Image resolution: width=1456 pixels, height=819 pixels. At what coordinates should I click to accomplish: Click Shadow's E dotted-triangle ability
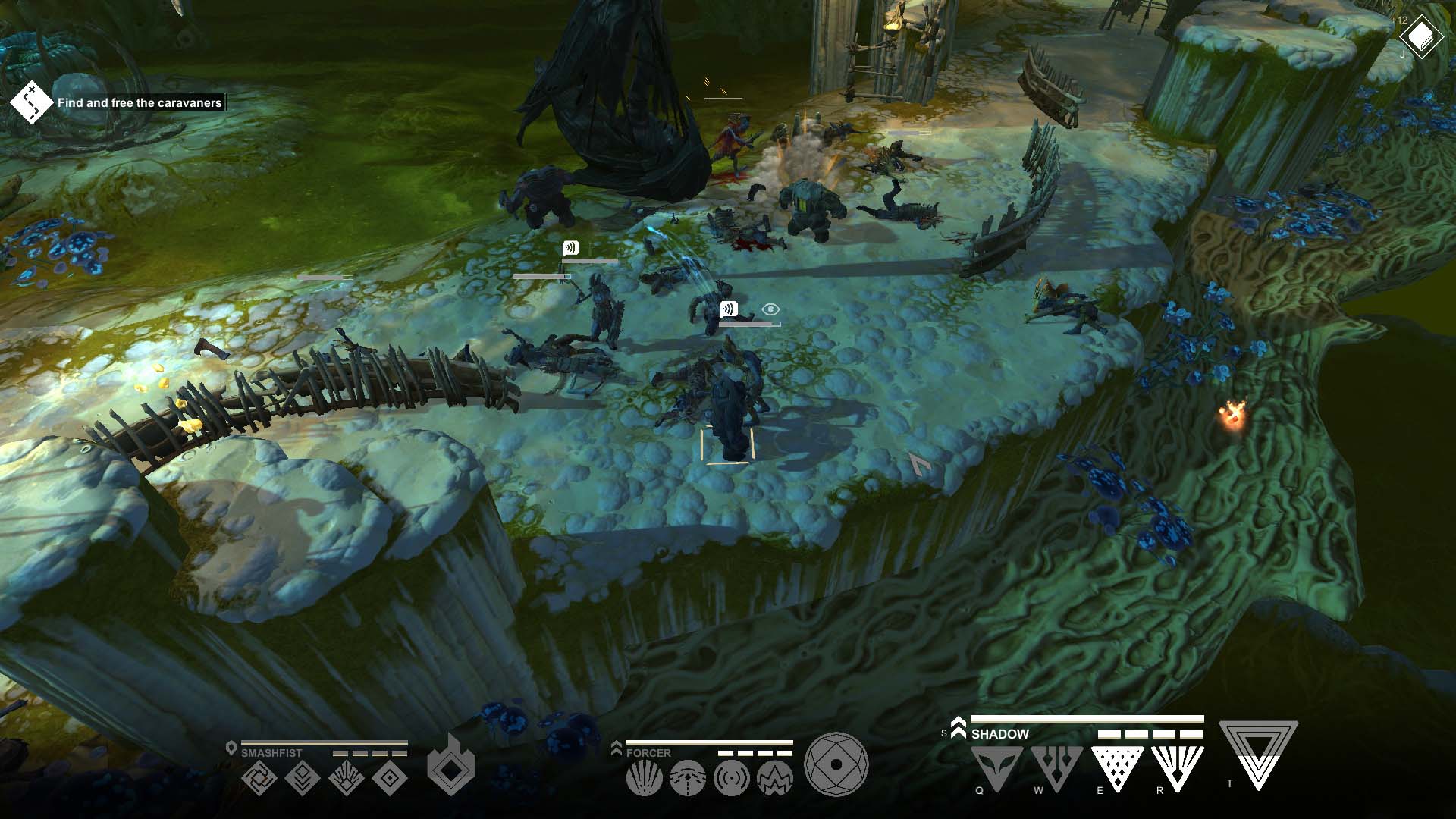[x=1118, y=767]
